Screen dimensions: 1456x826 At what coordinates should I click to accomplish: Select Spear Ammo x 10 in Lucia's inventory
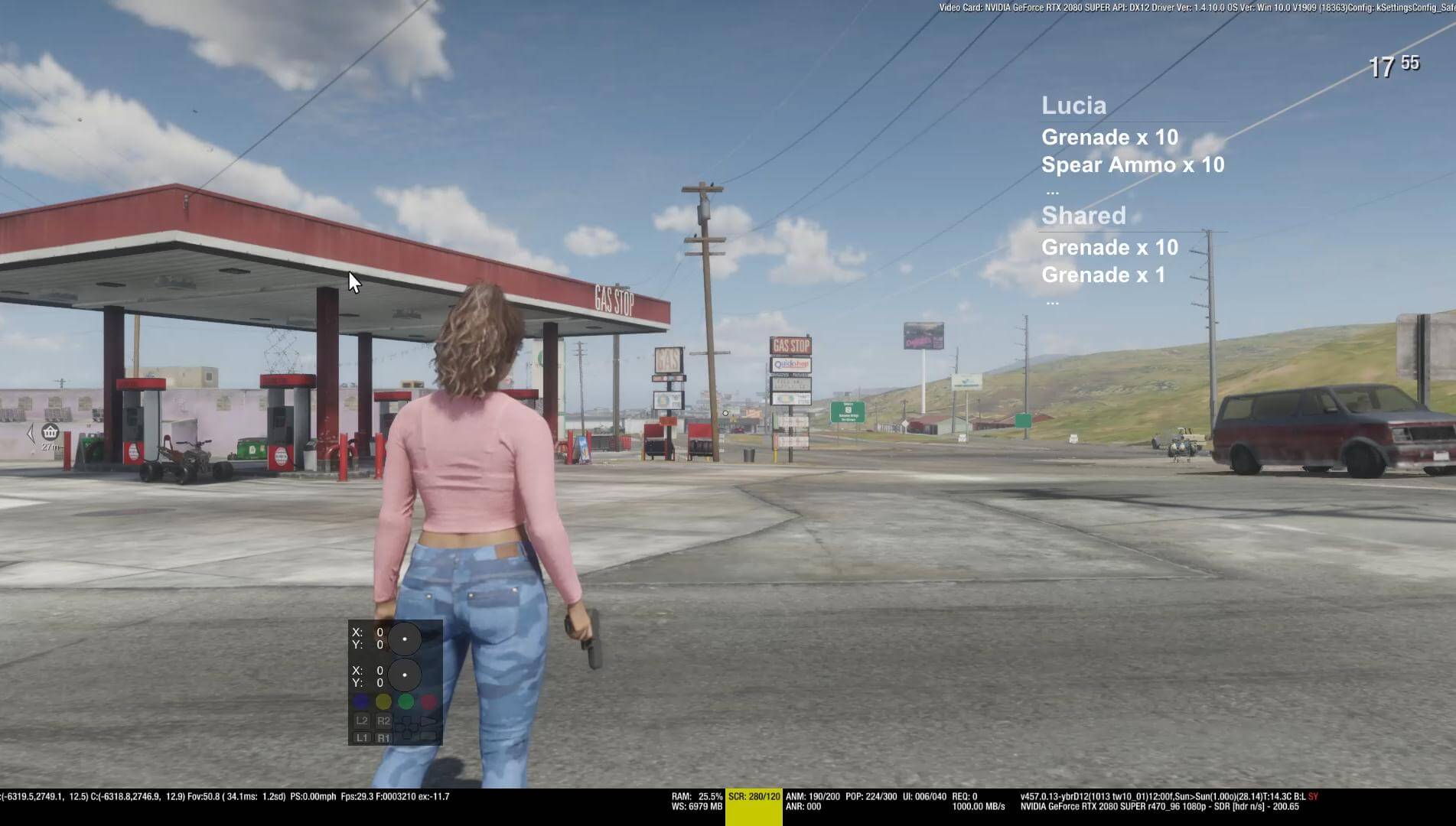point(1132,165)
